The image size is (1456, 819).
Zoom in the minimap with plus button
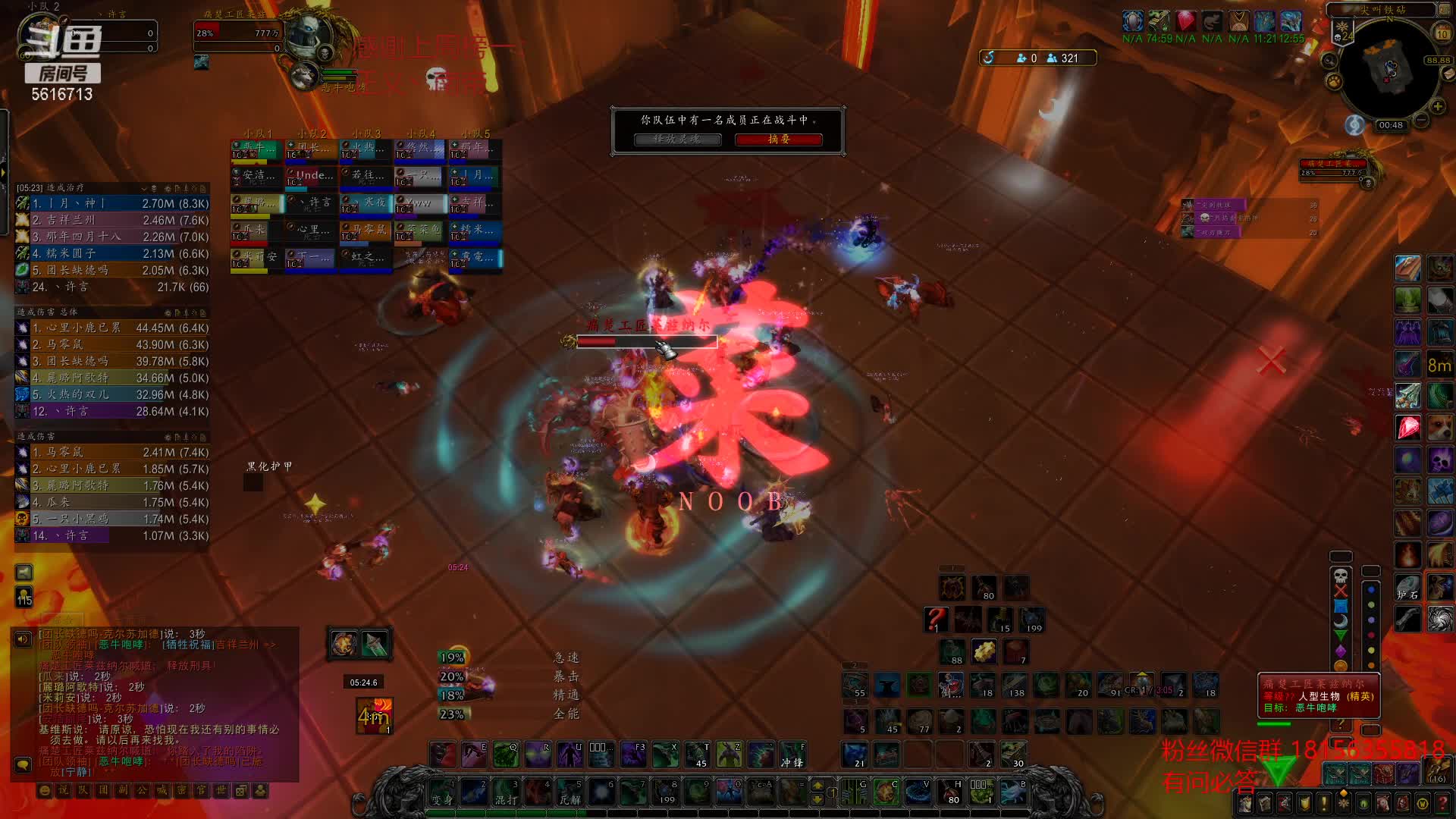click(1437, 105)
